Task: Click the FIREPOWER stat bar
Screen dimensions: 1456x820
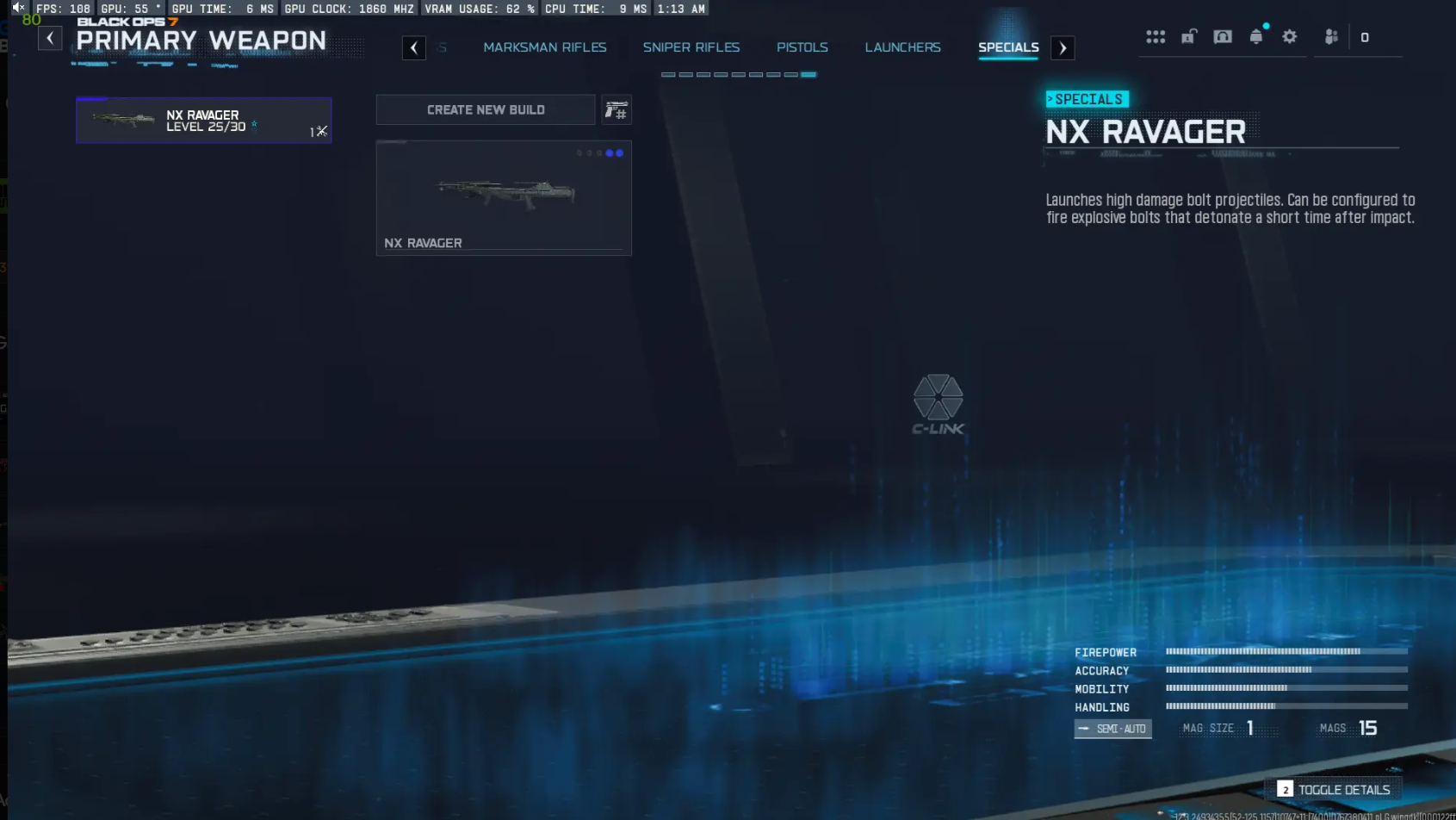Action: coord(1286,652)
